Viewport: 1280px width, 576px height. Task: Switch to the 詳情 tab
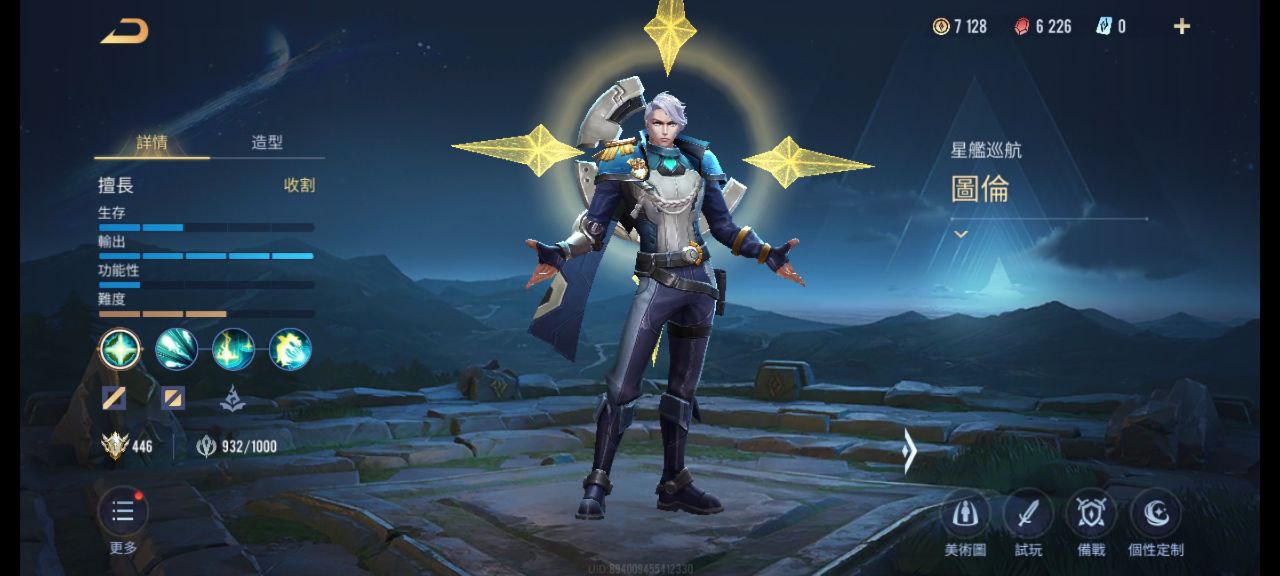coord(152,142)
